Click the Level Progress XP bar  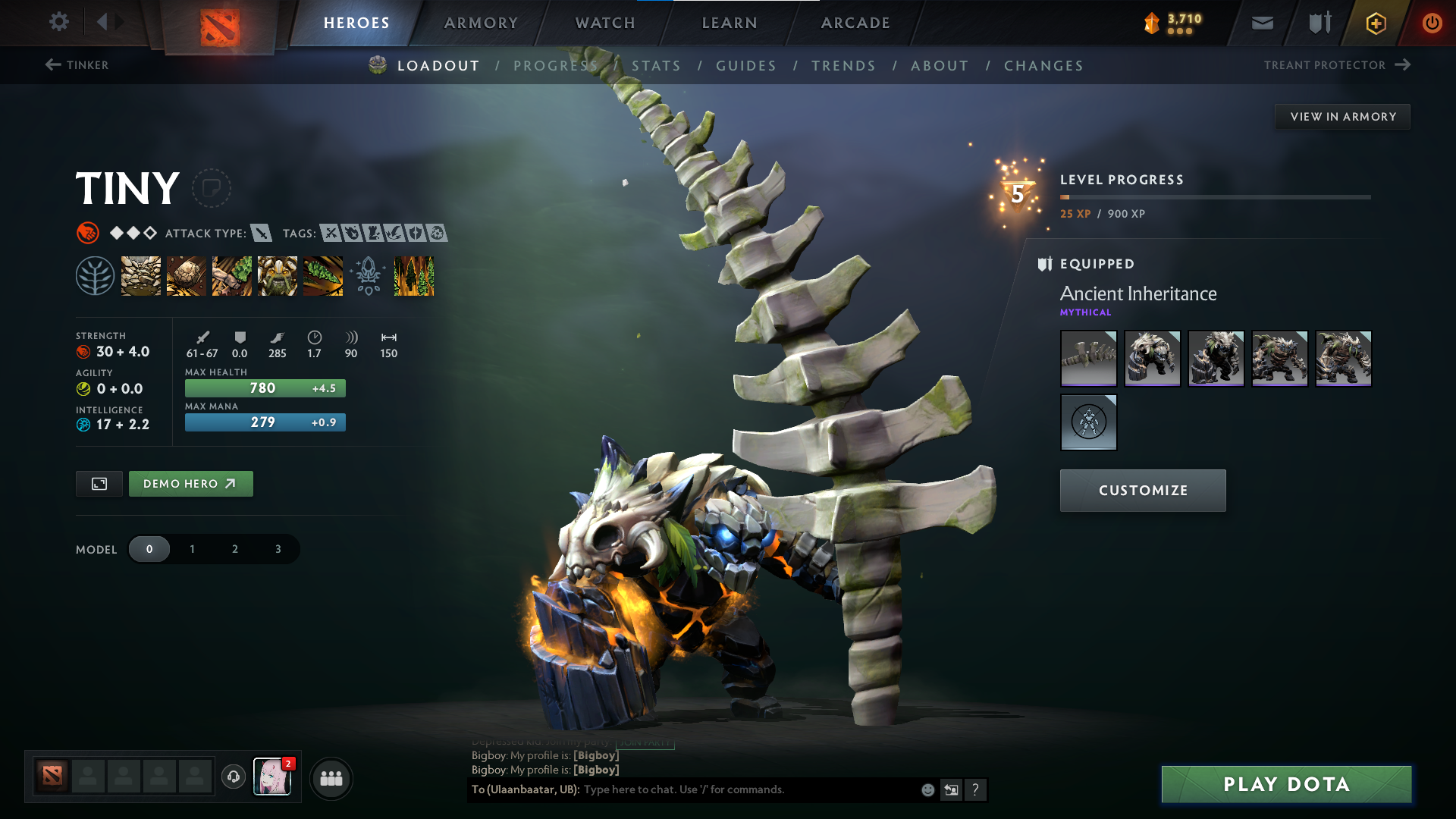[x=1213, y=196]
